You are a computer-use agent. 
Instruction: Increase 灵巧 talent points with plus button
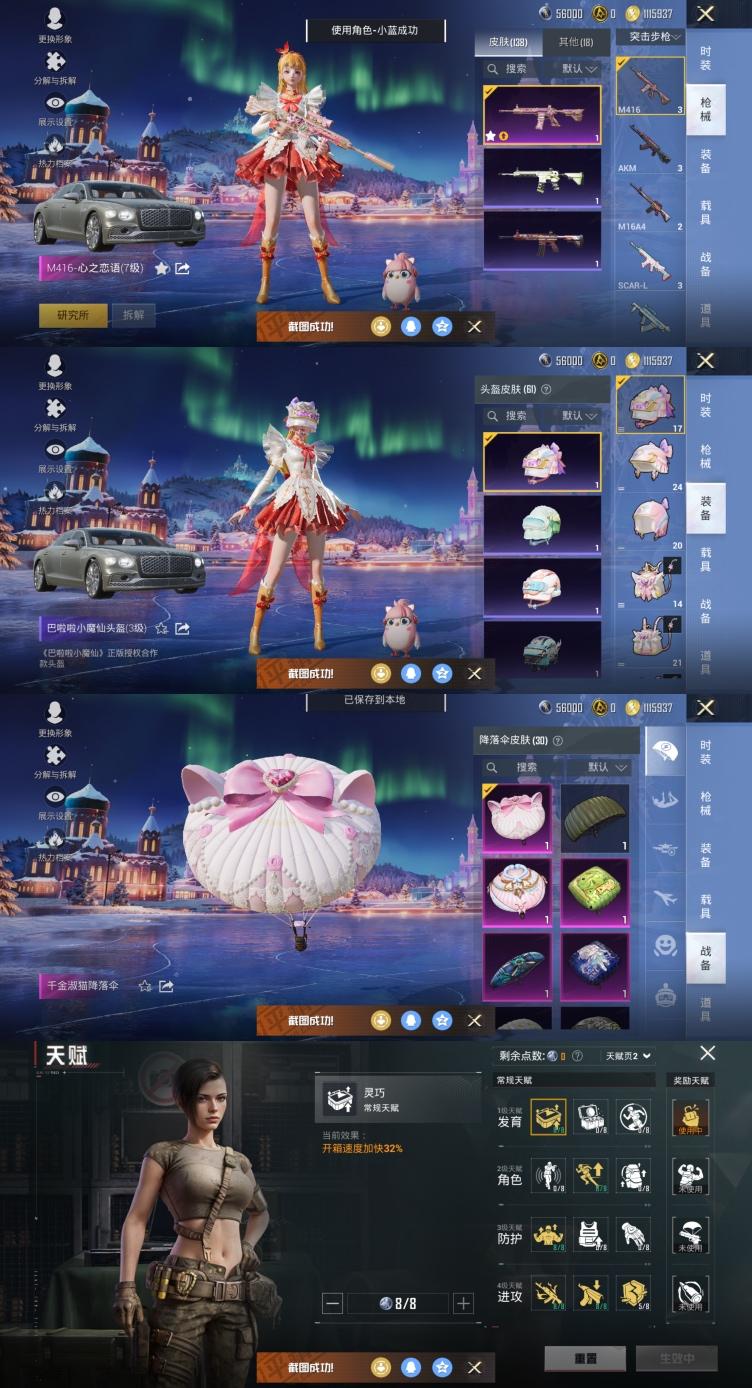pyautogui.click(x=463, y=1303)
